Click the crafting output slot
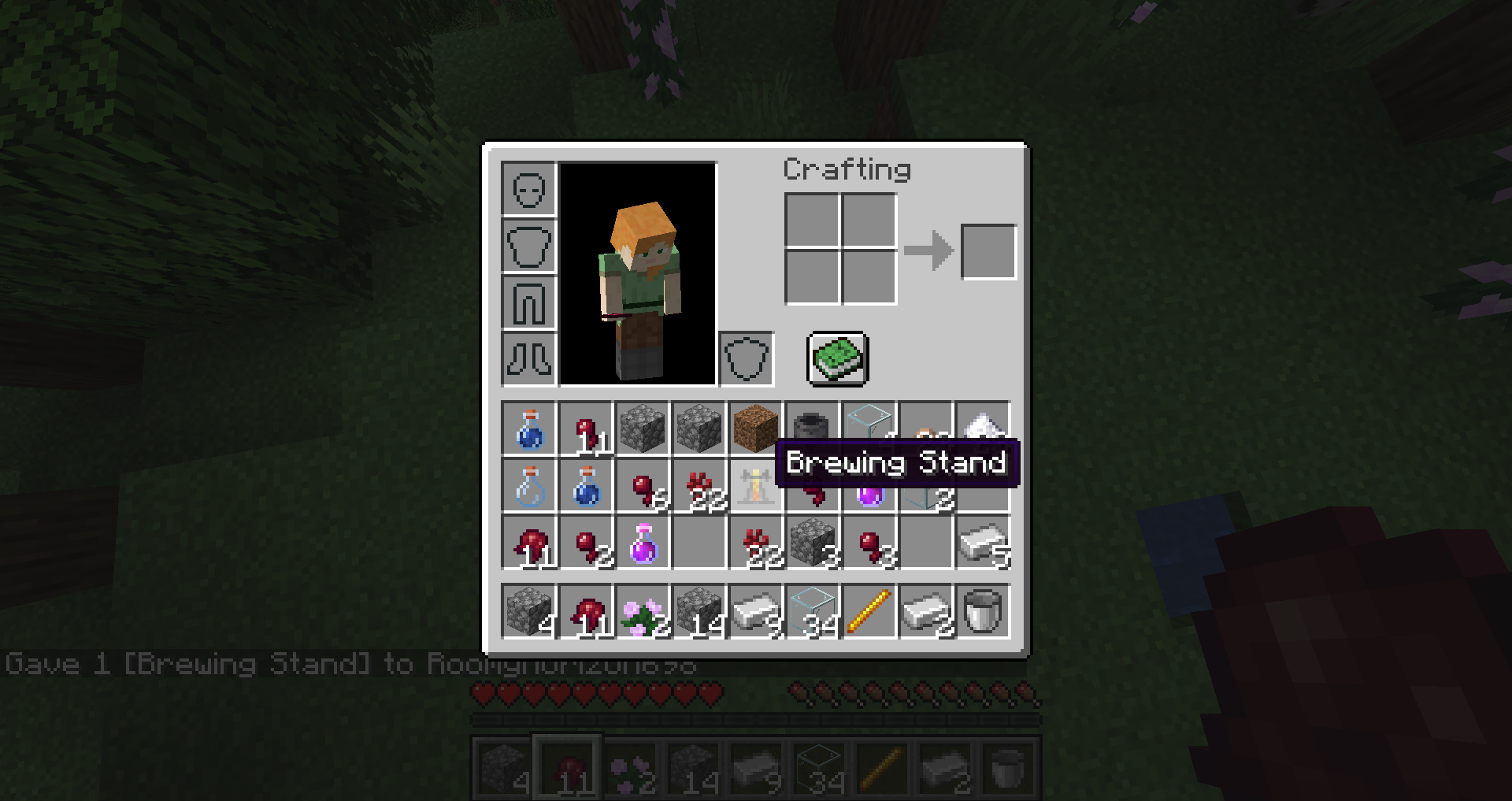This screenshot has height=801, width=1512. (988, 251)
